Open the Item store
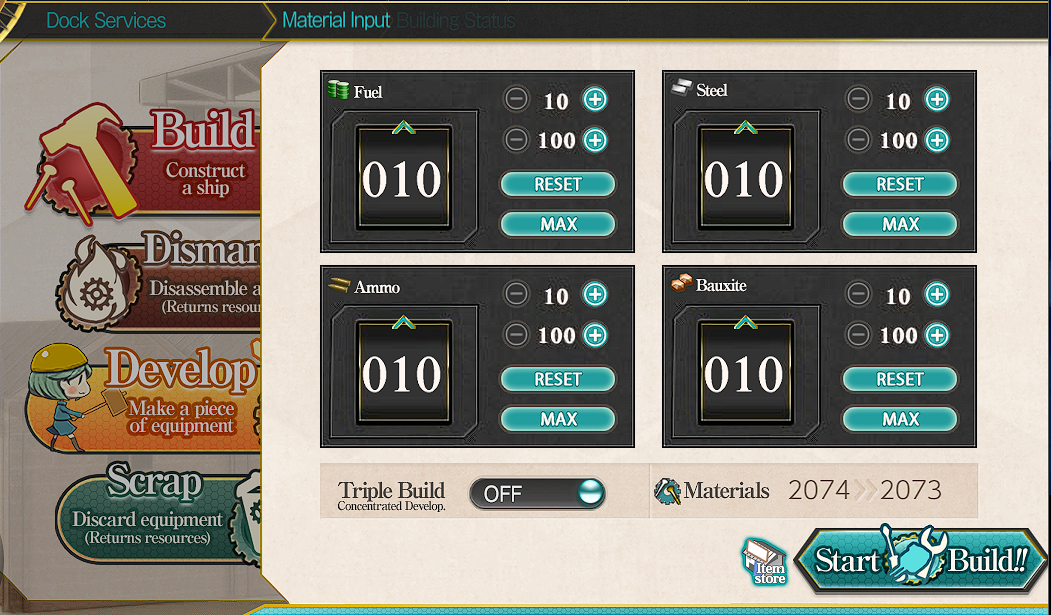This screenshot has width=1051, height=615. click(765, 562)
